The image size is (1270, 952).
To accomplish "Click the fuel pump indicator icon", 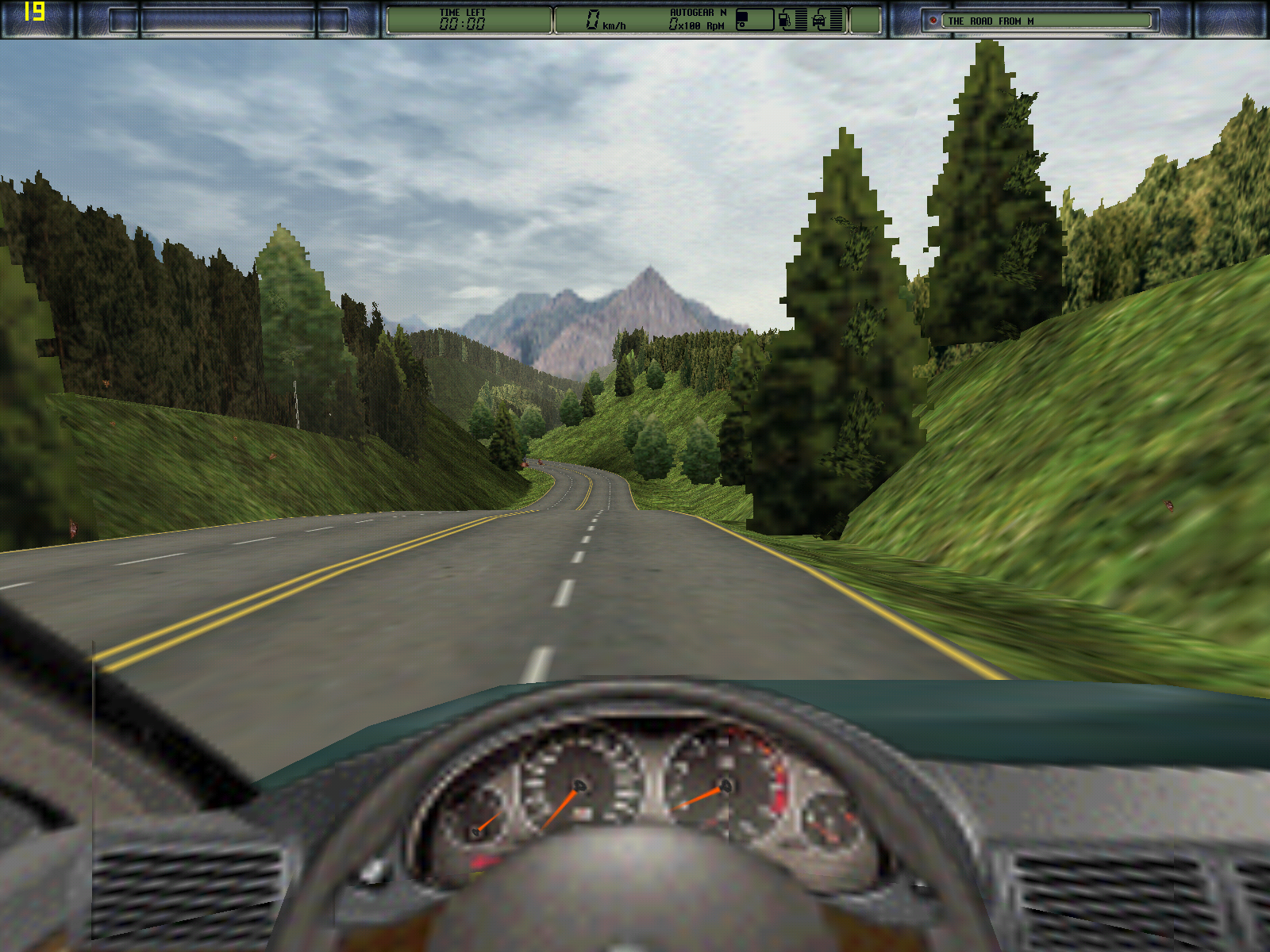I will [784, 20].
